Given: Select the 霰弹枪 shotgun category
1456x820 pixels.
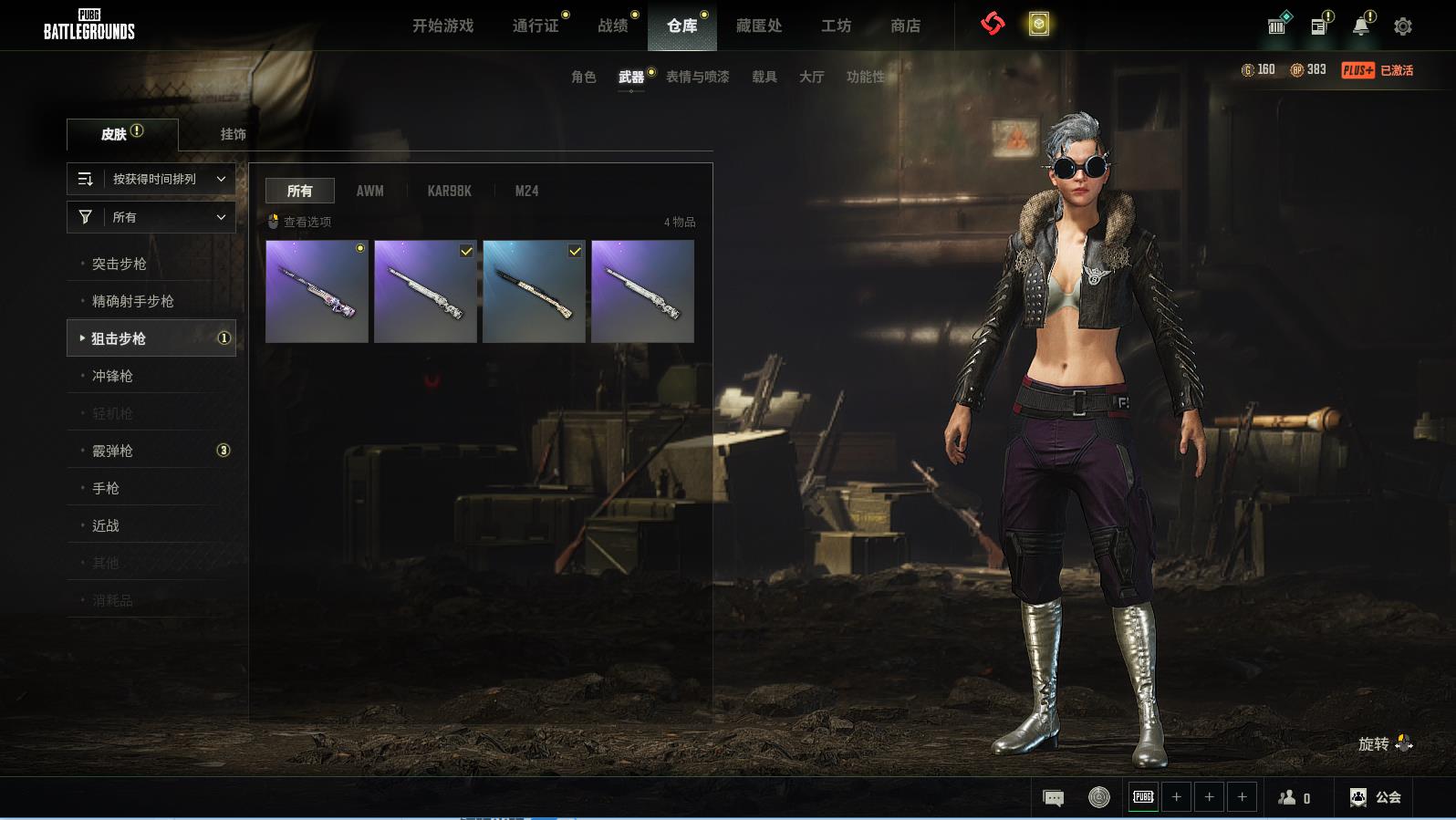Looking at the screenshot, I should click(113, 451).
